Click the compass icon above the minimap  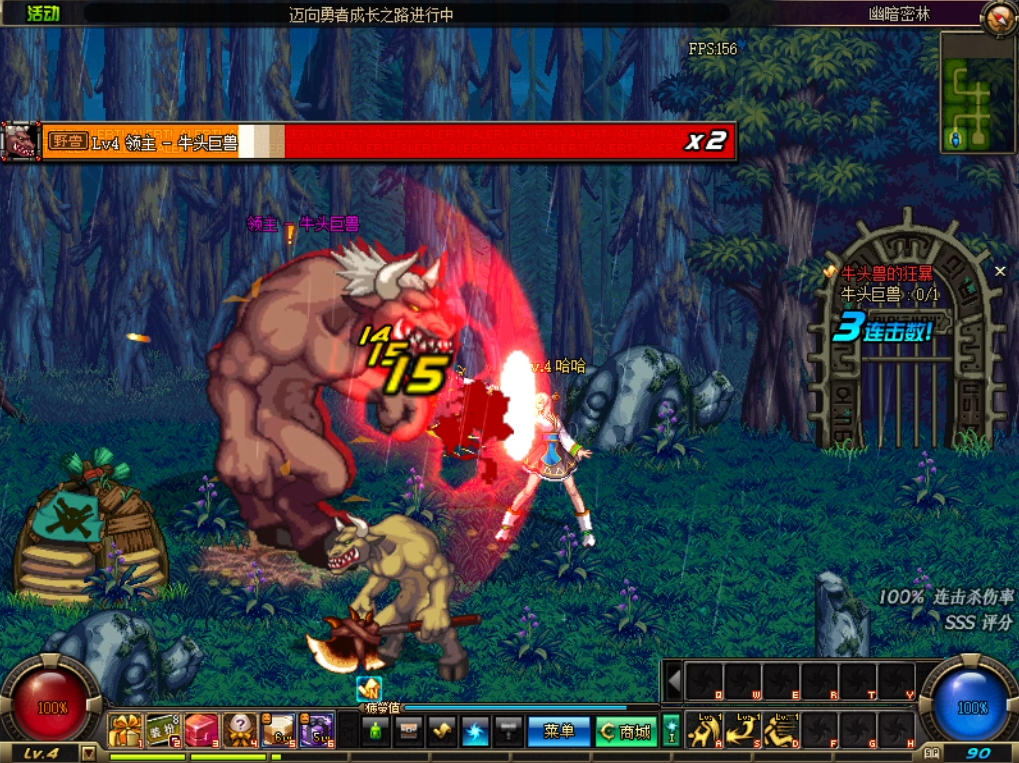coord(997,17)
